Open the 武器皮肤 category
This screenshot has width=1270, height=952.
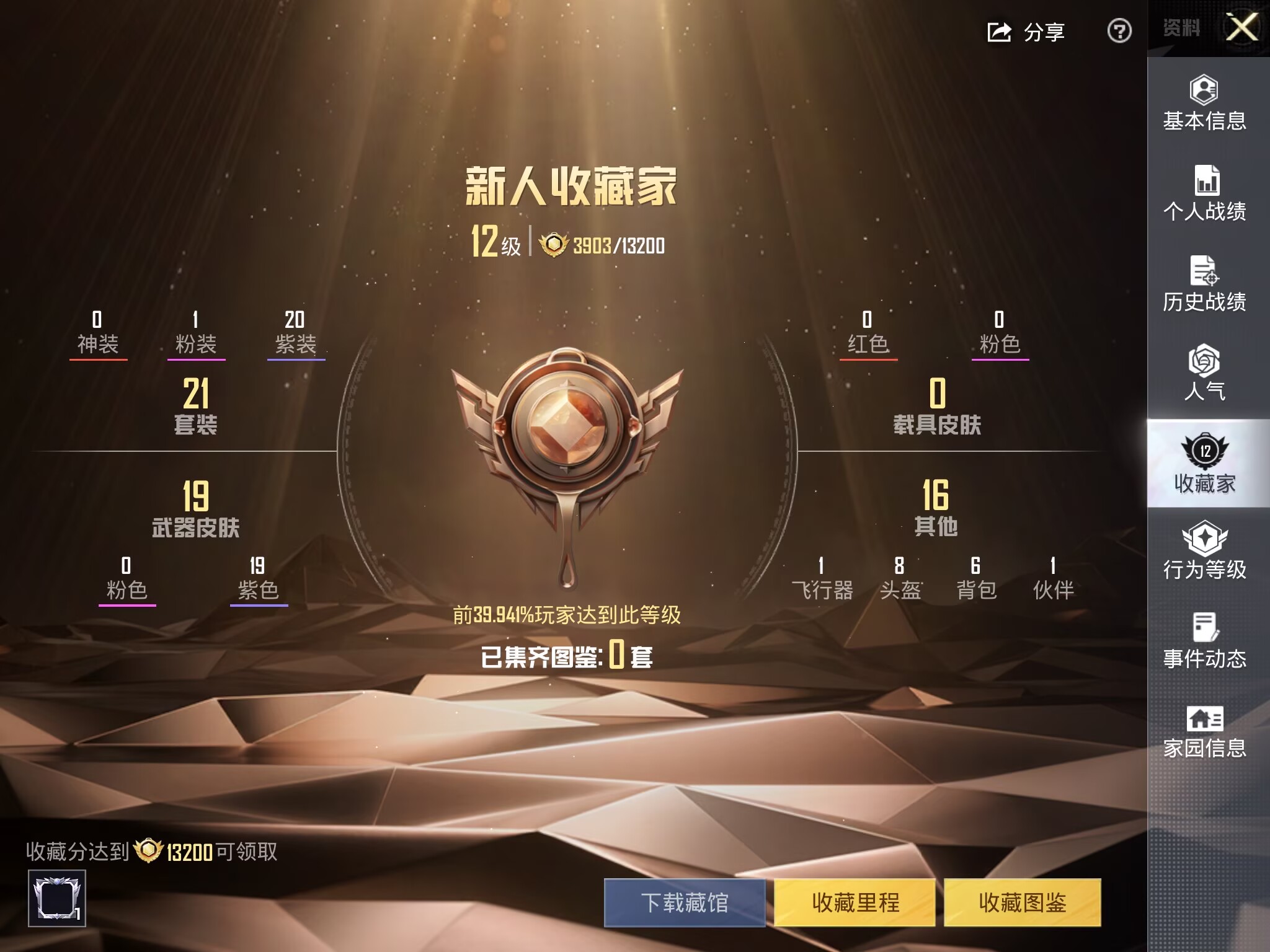[195, 509]
